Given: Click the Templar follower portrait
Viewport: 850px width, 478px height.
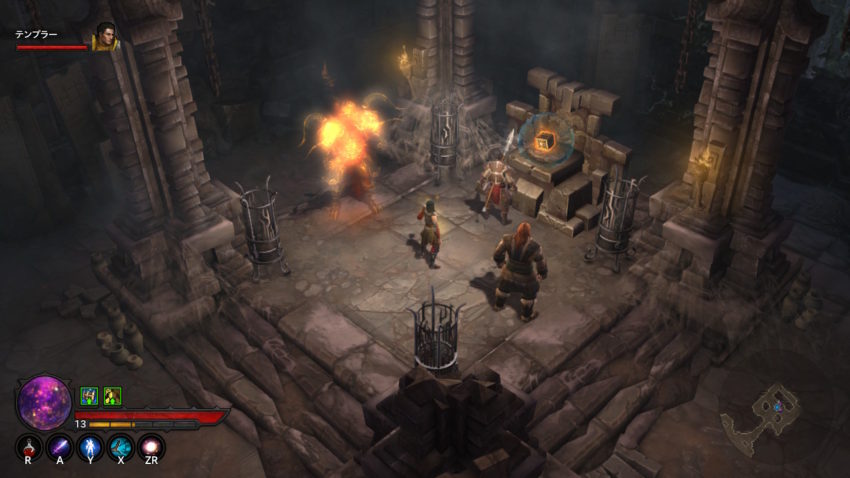Looking at the screenshot, I should coord(104,37).
